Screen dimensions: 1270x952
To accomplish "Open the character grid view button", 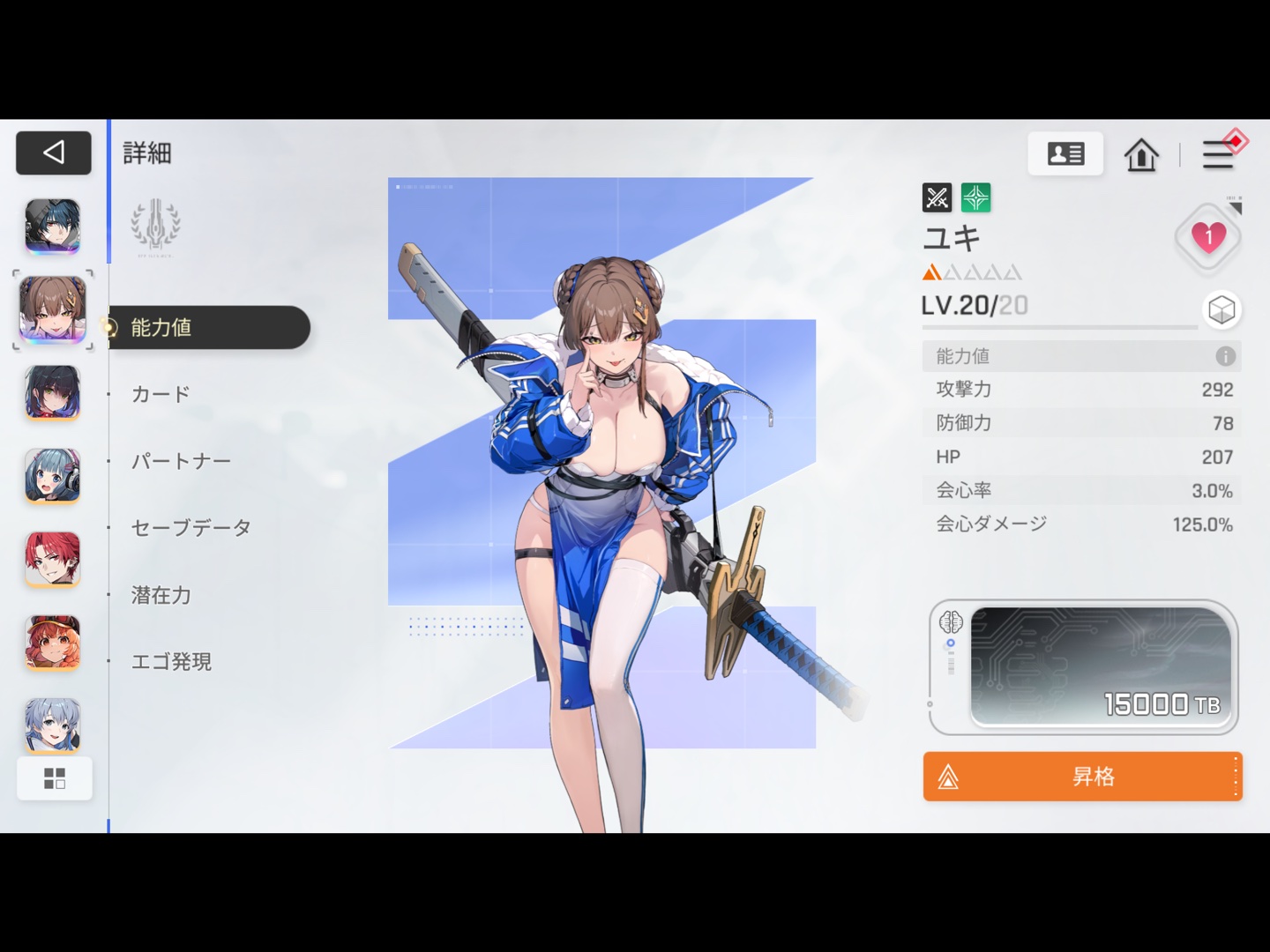I will click(x=55, y=778).
